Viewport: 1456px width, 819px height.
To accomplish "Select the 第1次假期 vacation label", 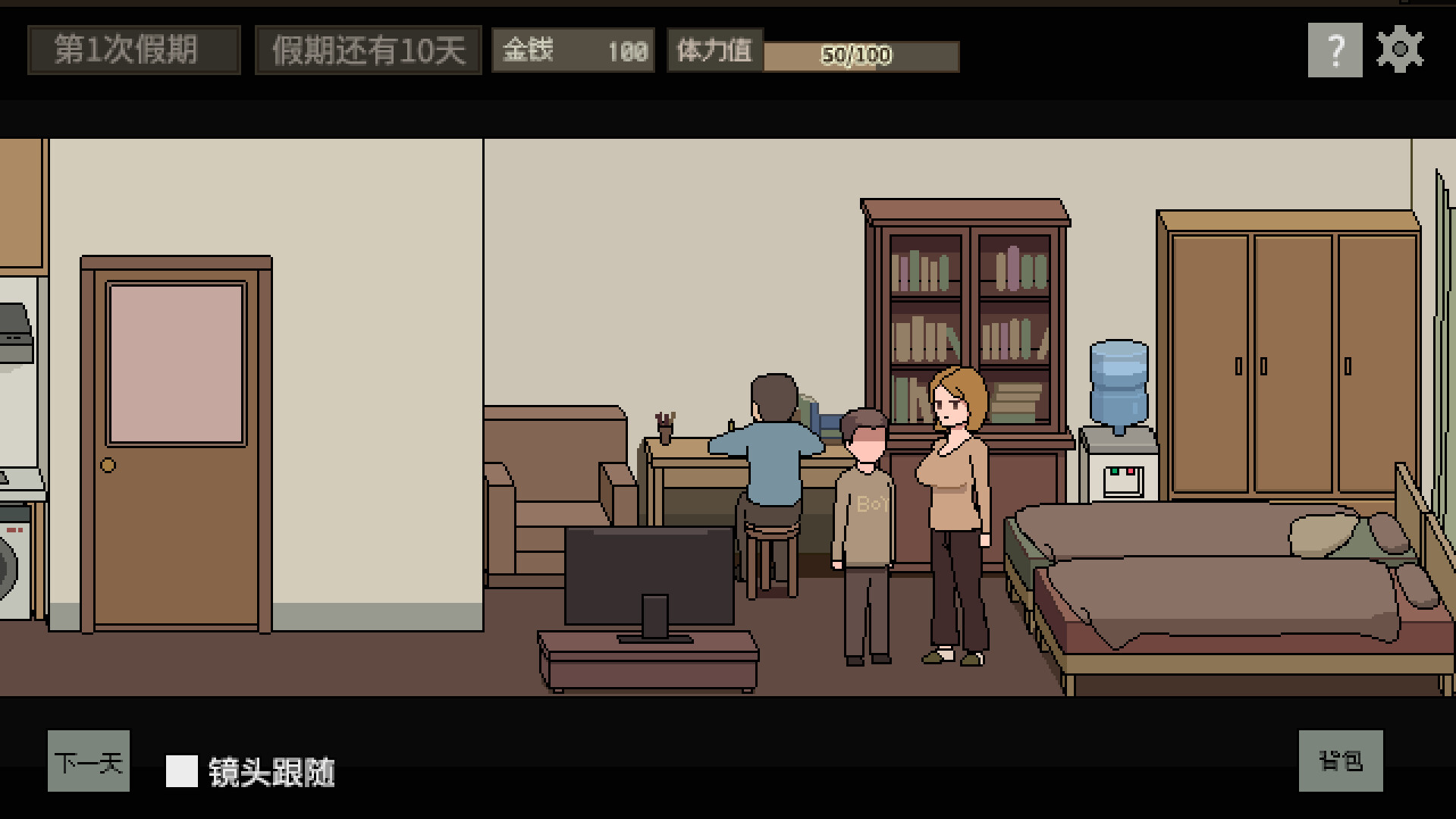I will pyautogui.click(x=133, y=50).
